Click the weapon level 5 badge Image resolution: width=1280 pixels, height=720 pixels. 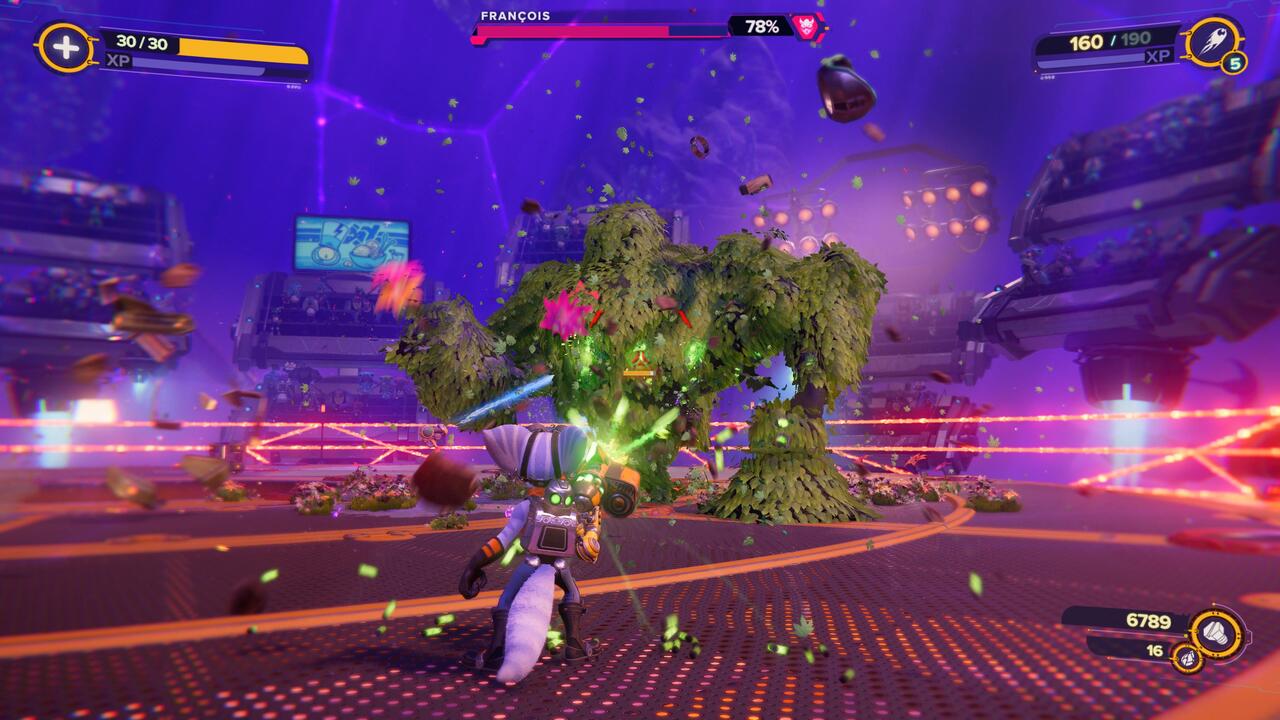coord(1234,64)
